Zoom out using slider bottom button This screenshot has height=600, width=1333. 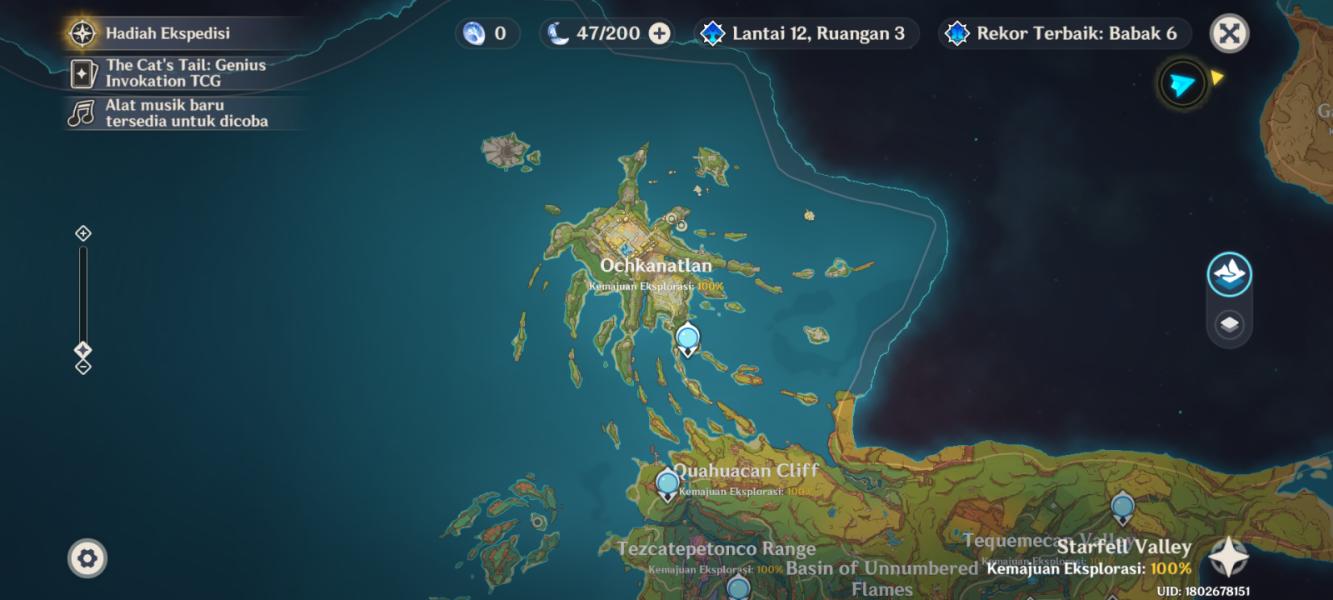(83, 367)
